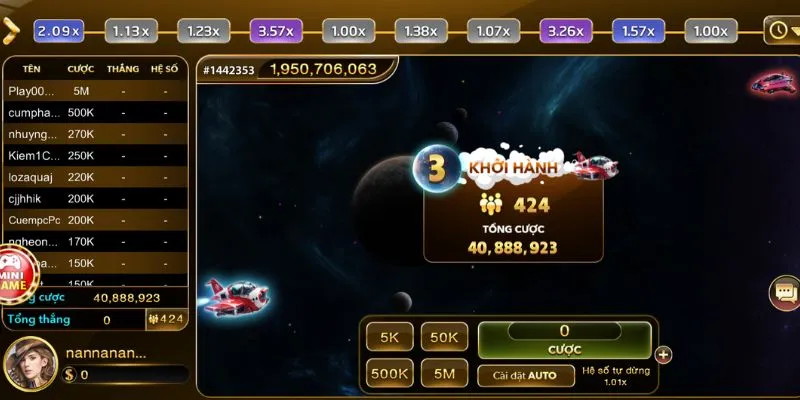
Task: Pick the 5M bet chip
Action: pyautogui.click(x=444, y=375)
